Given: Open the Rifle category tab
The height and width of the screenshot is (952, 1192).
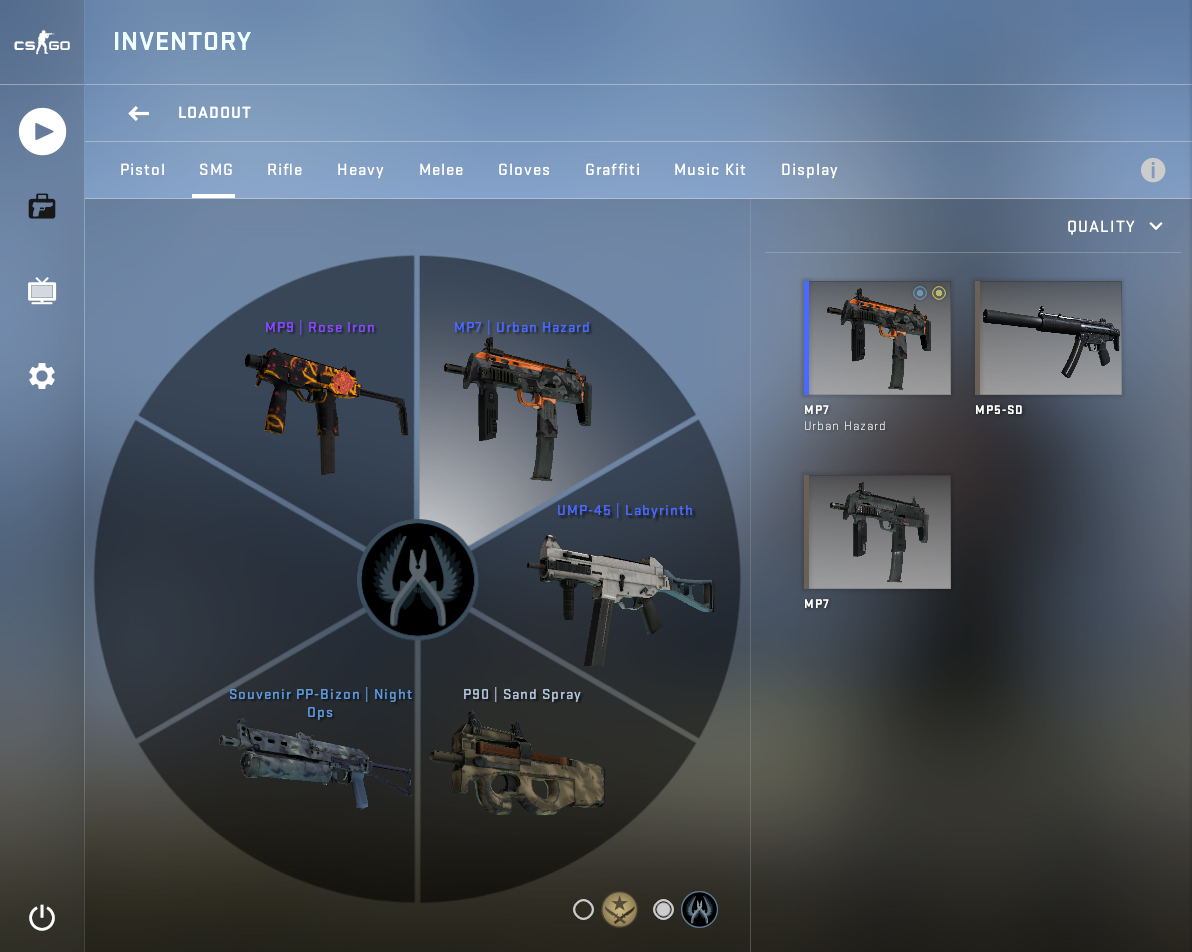Looking at the screenshot, I should (x=285, y=170).
